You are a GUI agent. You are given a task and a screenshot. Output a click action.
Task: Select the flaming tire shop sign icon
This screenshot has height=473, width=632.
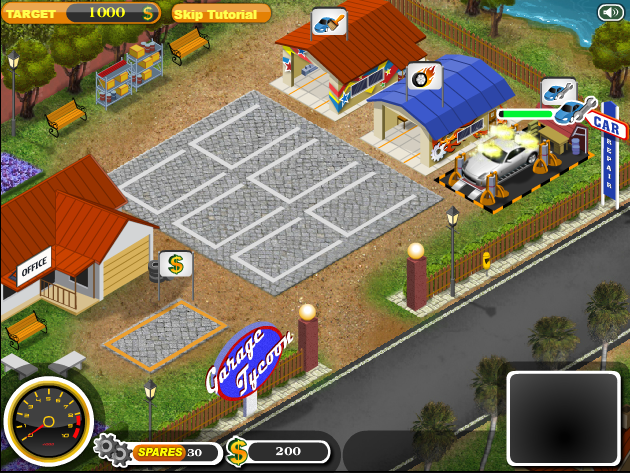coord(423,76)
